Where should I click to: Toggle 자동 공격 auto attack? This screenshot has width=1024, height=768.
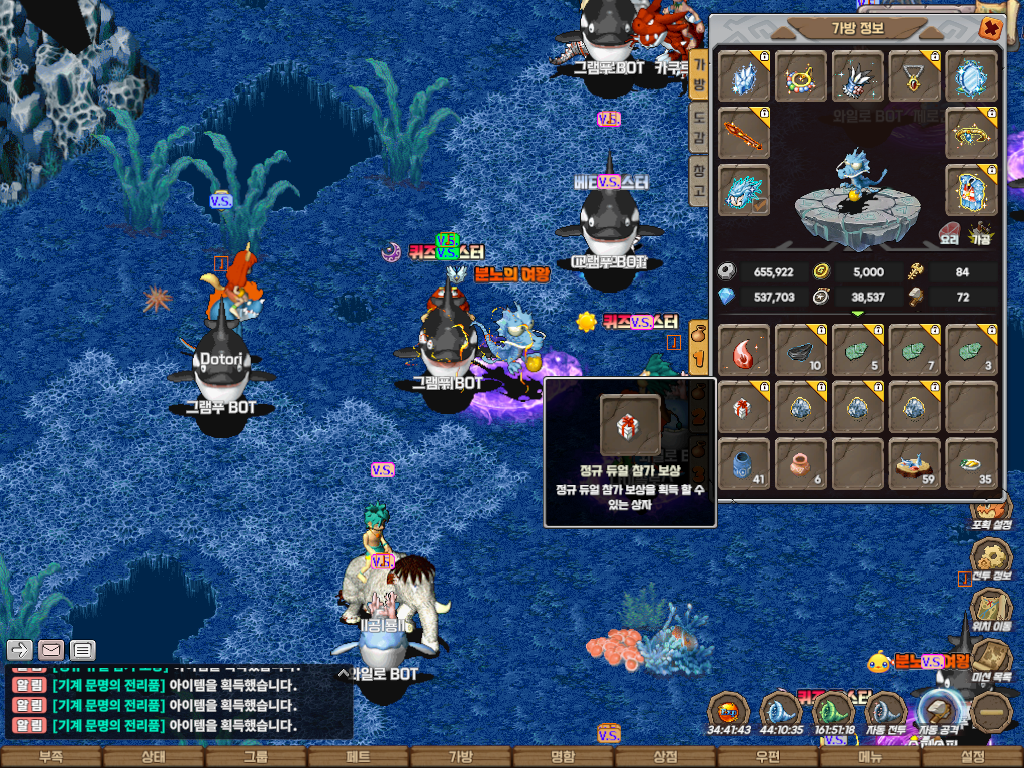click(x=940, y=712)
